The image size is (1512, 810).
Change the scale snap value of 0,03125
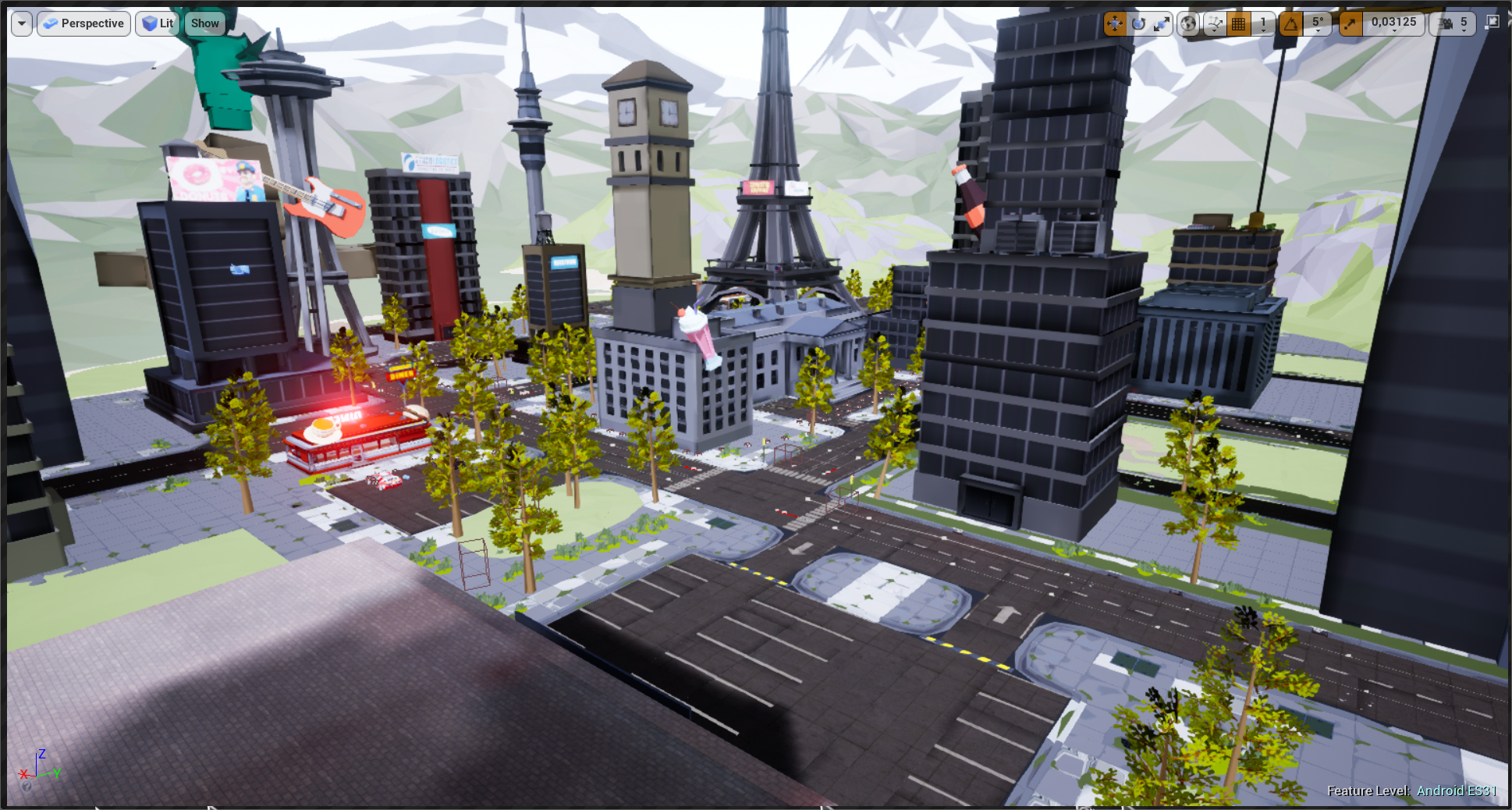pos(1394,22)
